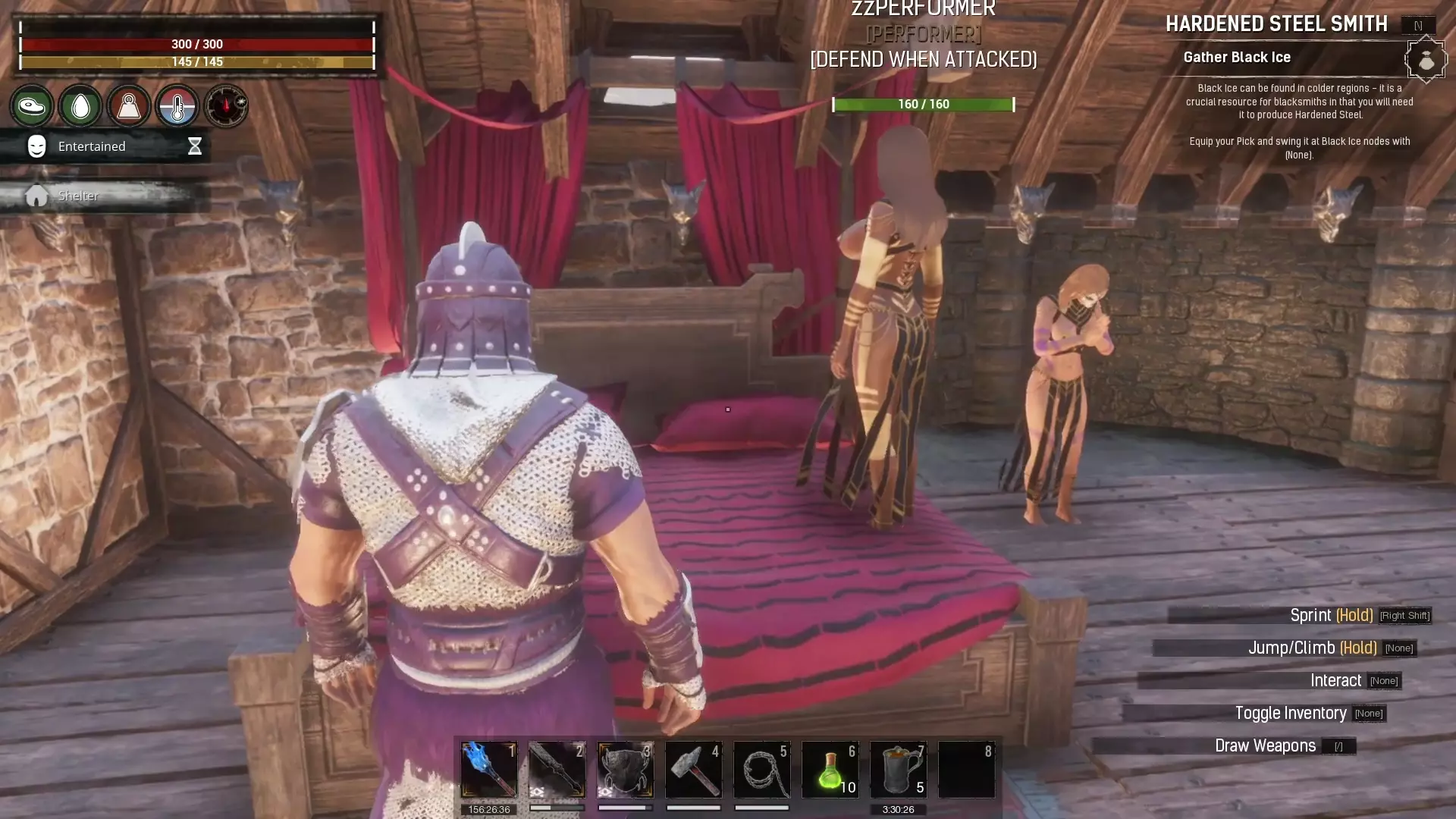Click the encumbrance weight icon
This screenshot has width=1456, height=819.
(x=129, y=106)
